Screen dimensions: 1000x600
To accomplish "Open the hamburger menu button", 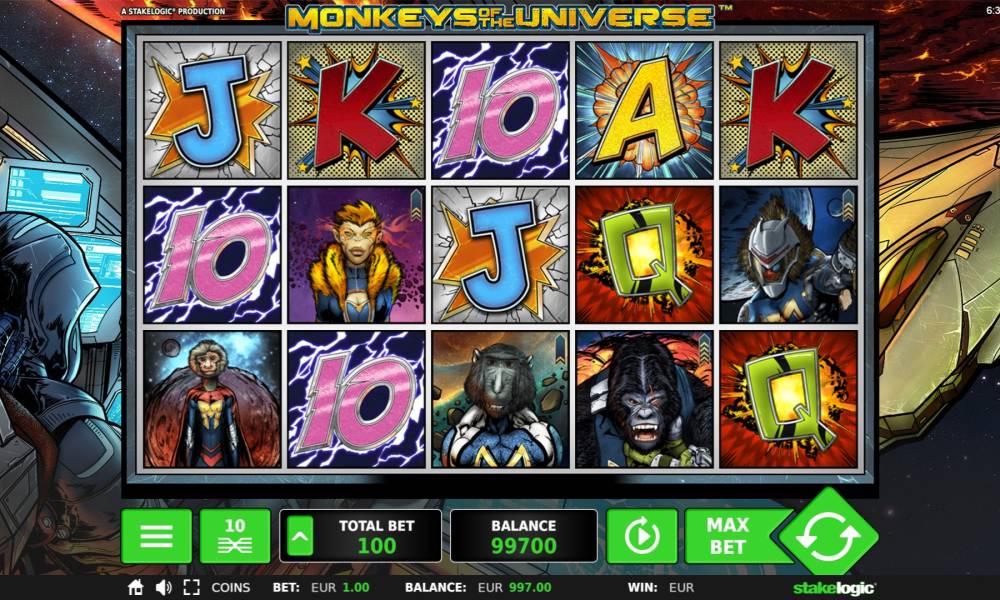I will [x=156, y=536].
